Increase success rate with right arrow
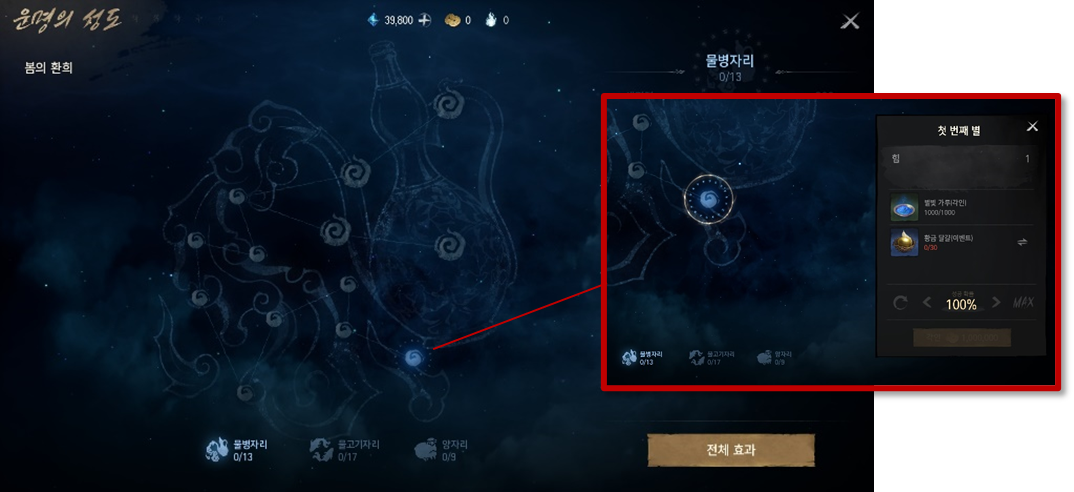1074x492 pixels. 996,303
